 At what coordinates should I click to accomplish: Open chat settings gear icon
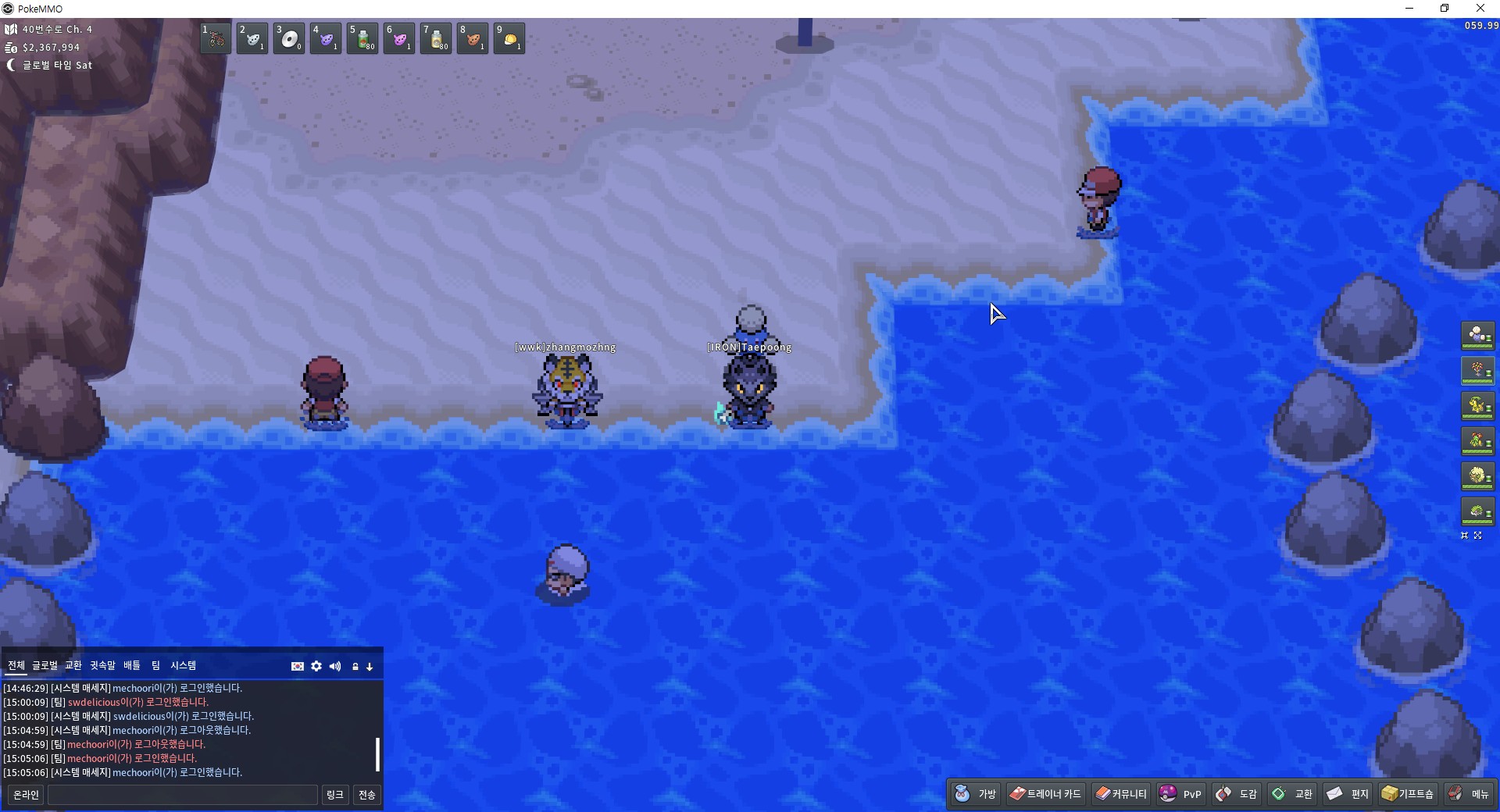pyautogui.click(x=316, y=666)
